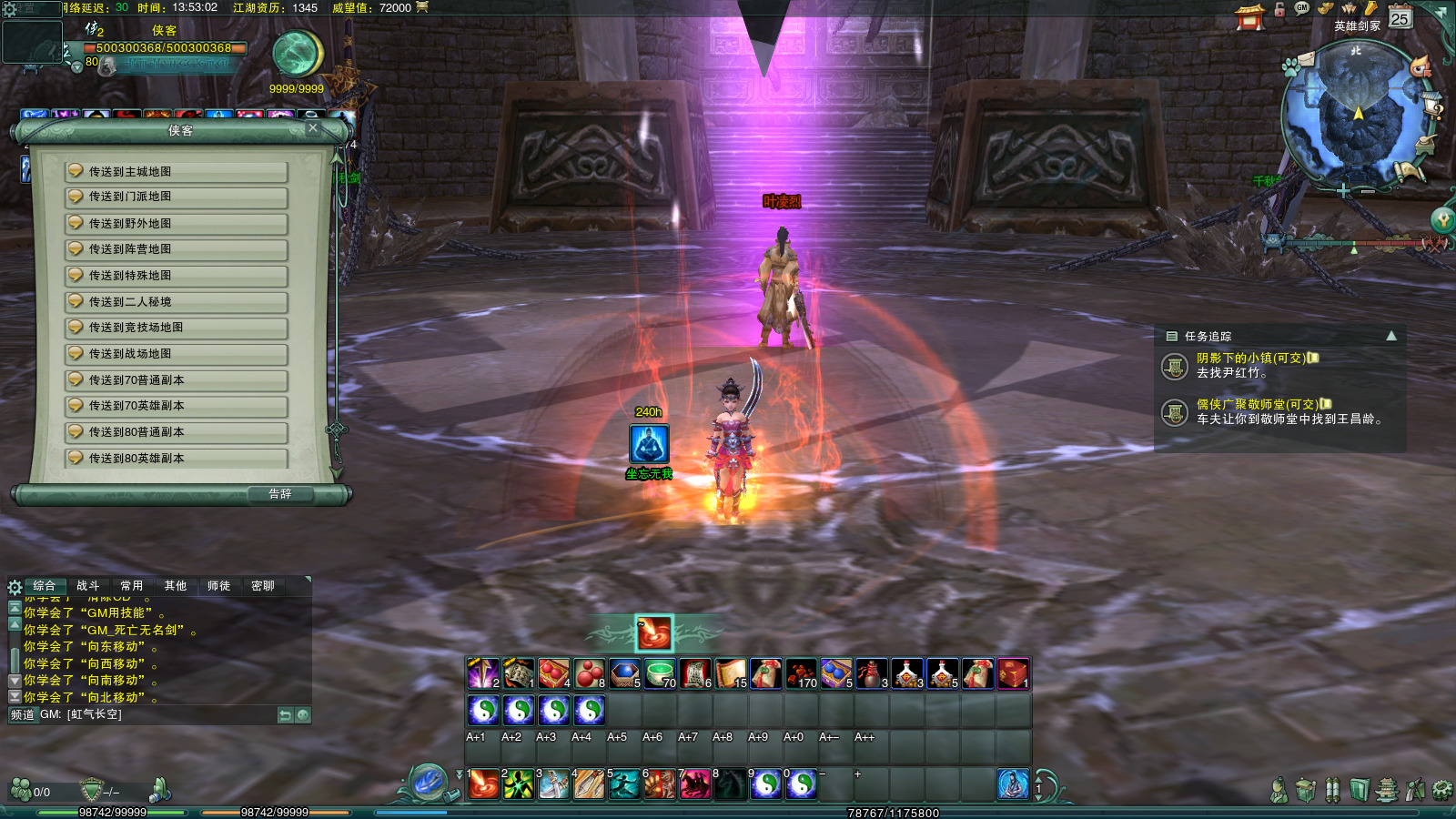Close the 侠客 dialog window

[x=313, y=128]
